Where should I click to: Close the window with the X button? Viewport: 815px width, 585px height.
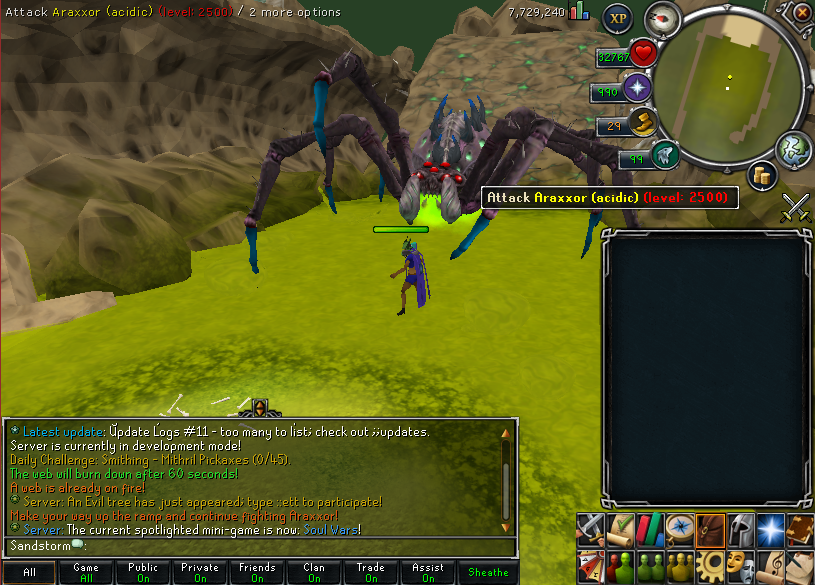point(802,13)
